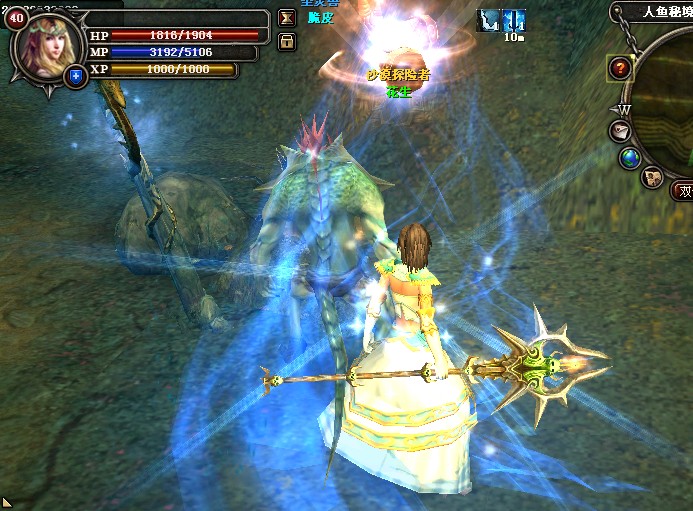
Task: Open the parchment scroll map icon
Action: click(653, 178)
